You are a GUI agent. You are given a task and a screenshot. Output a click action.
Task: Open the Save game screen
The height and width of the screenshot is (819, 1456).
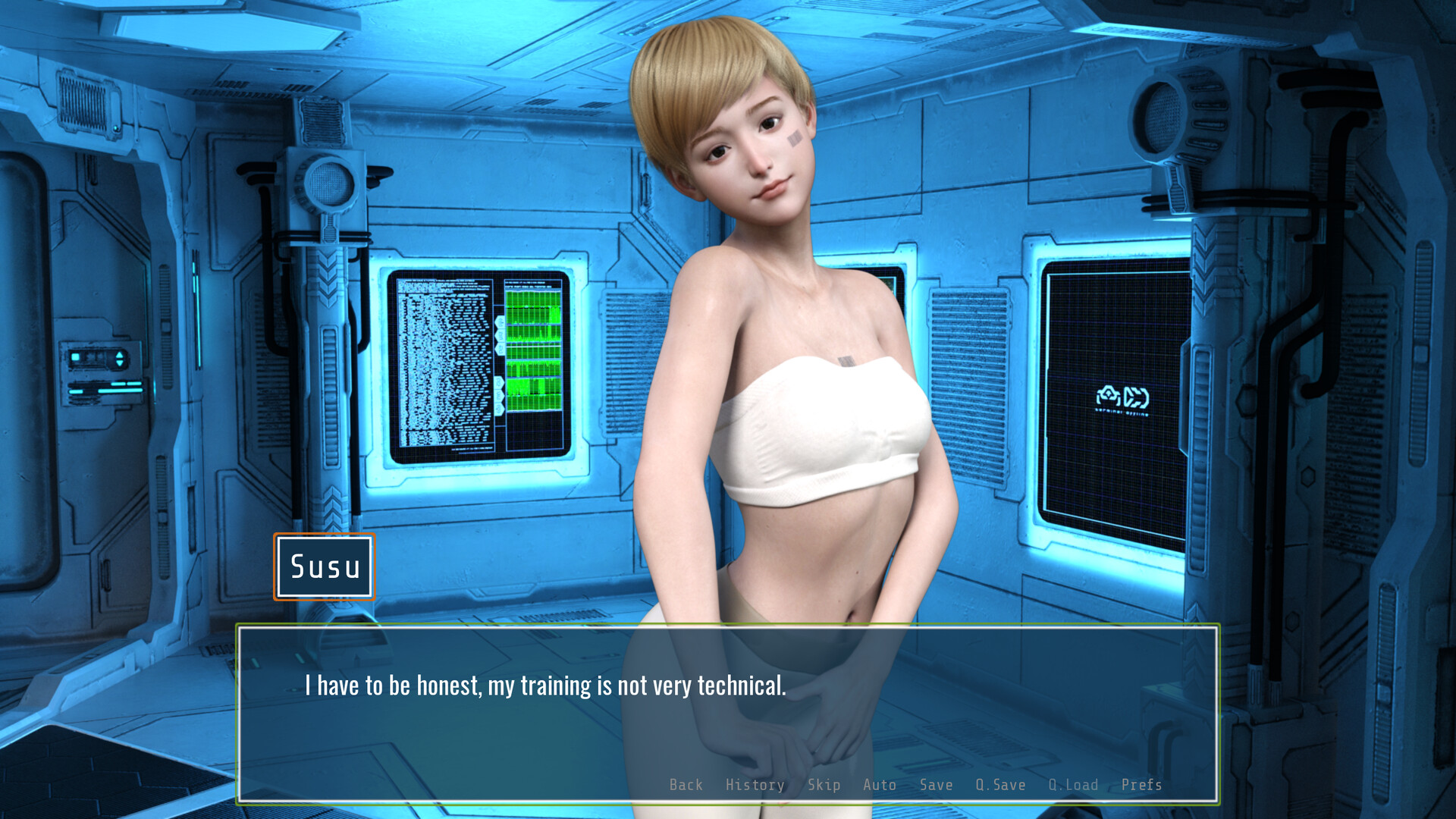tap(936, 785)
